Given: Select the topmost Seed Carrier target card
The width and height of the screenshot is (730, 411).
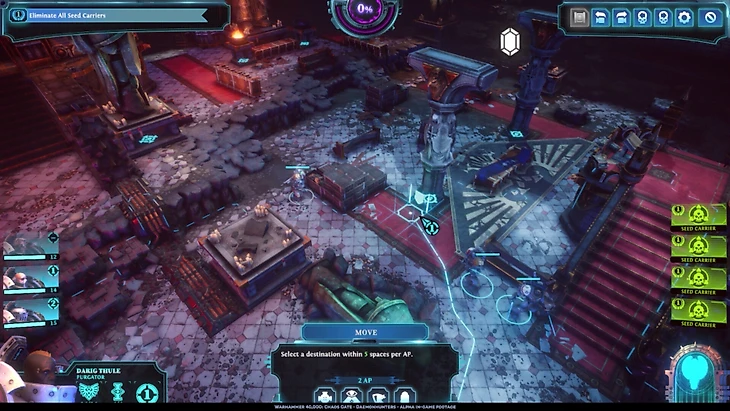Looking at the screenshot, I should (x=698, y=217).
